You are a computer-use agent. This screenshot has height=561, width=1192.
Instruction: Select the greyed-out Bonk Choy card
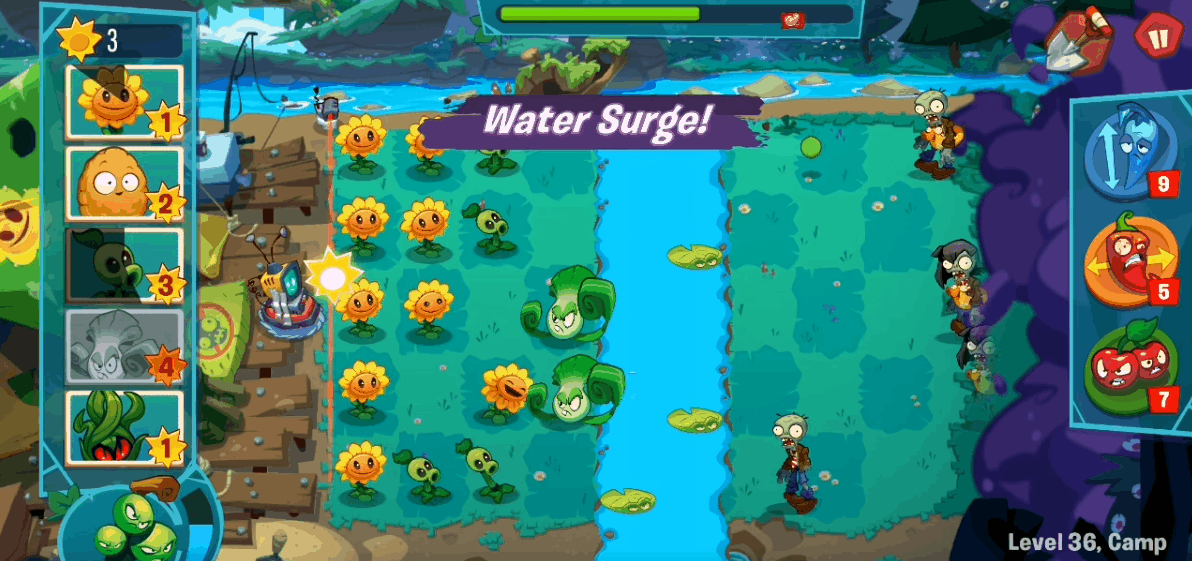click(124, 346)
